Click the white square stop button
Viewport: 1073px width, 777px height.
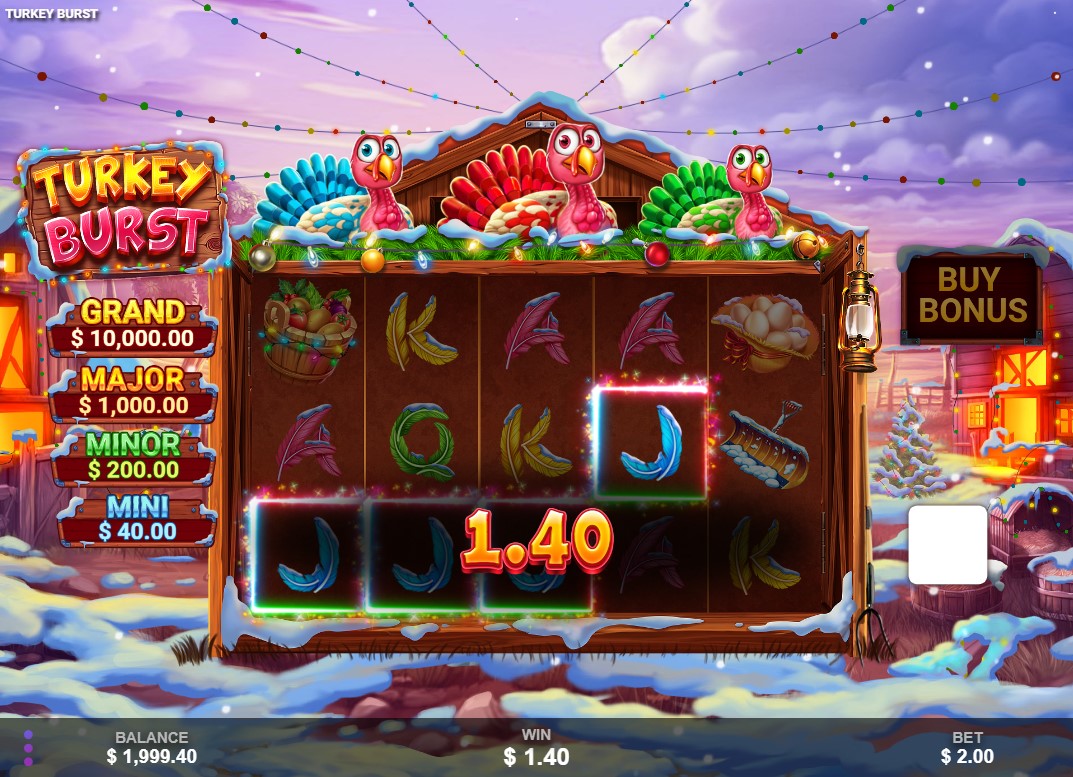947,544
